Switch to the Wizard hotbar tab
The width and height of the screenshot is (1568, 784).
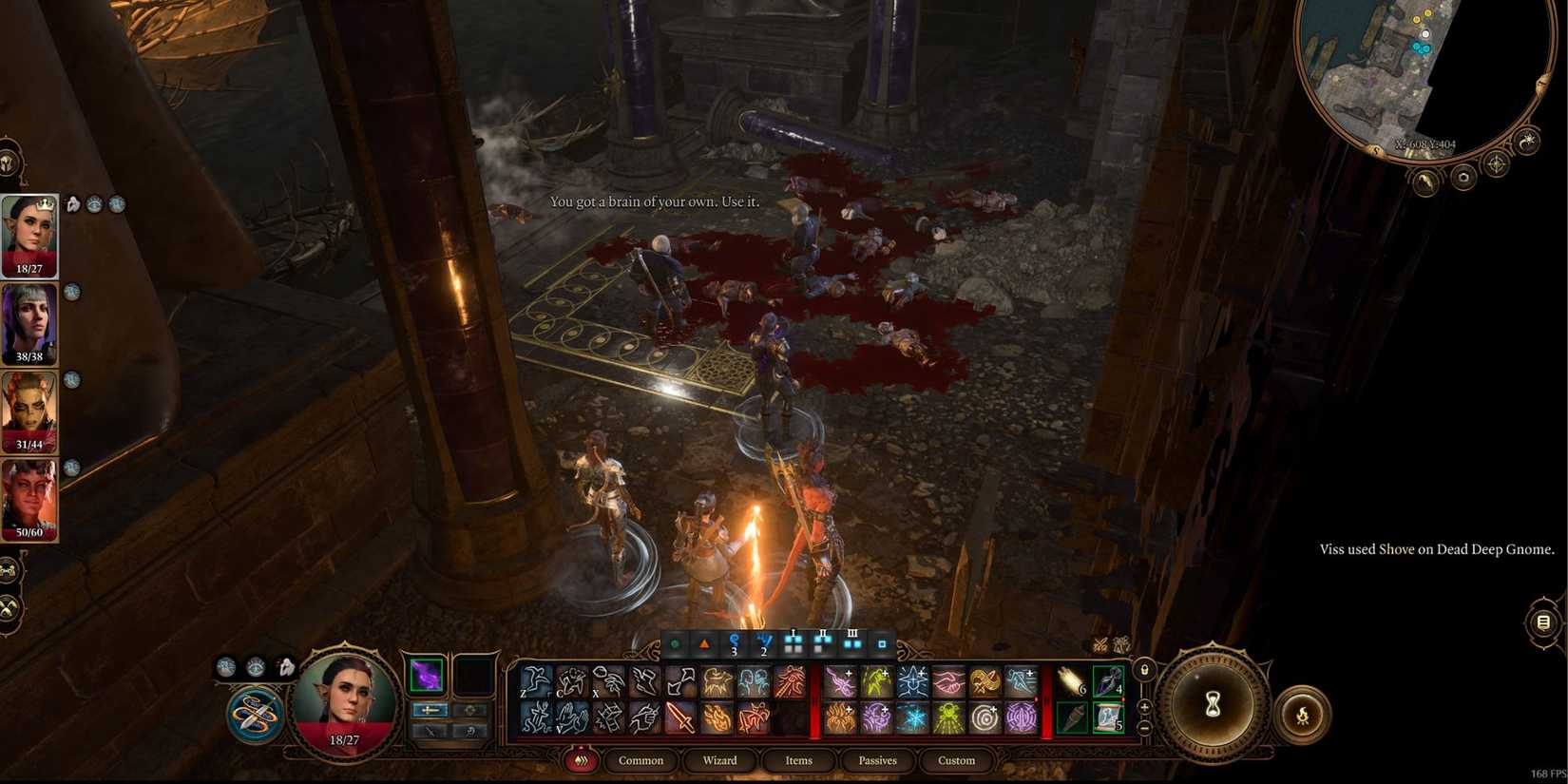coord(720,760)
